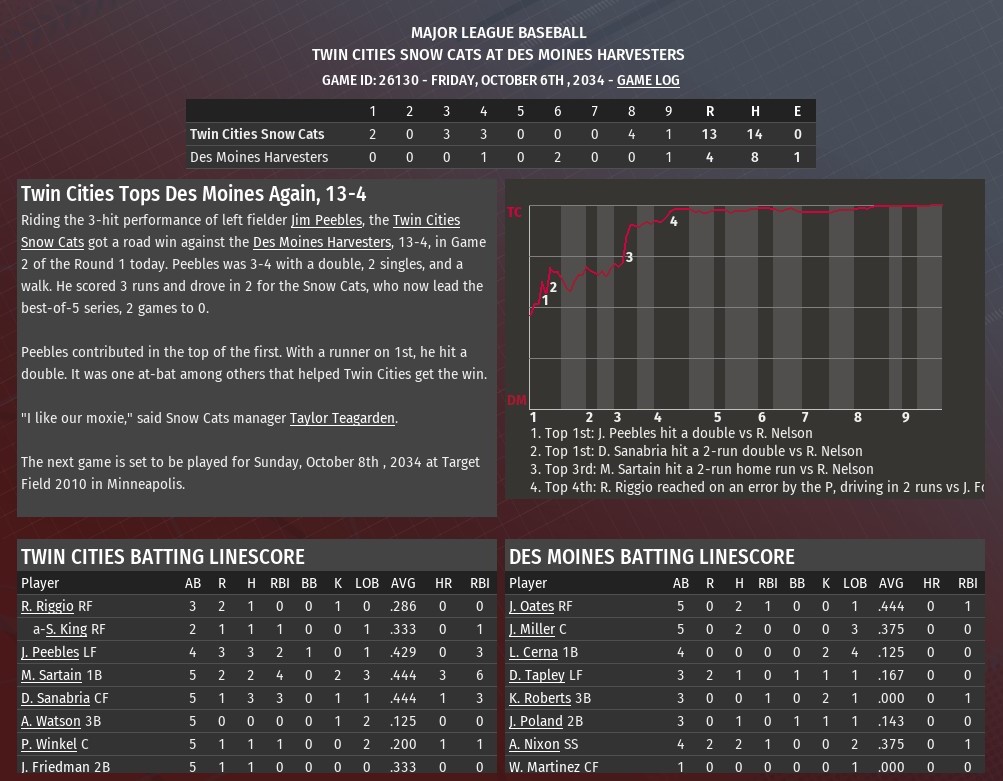Open D. Sanabria's player card

click(x=55, y=698)
